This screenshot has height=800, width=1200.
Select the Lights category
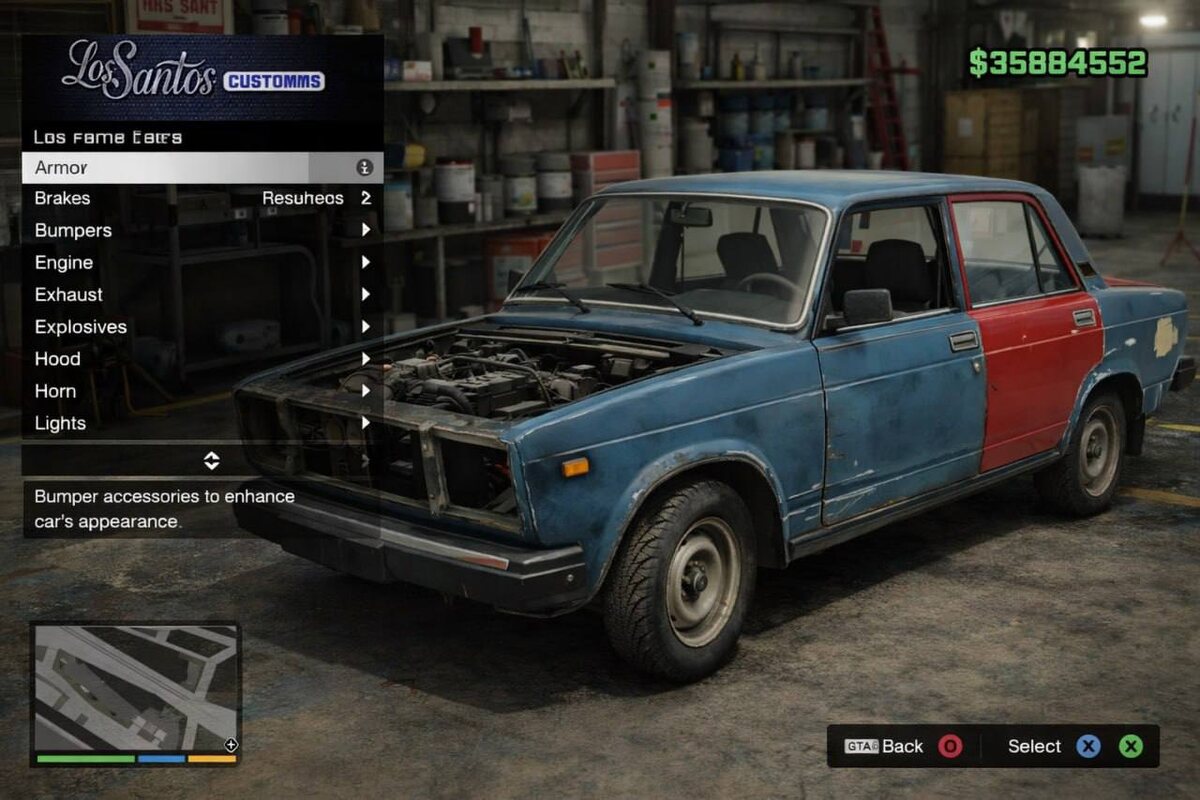click(x=202, y=422)
